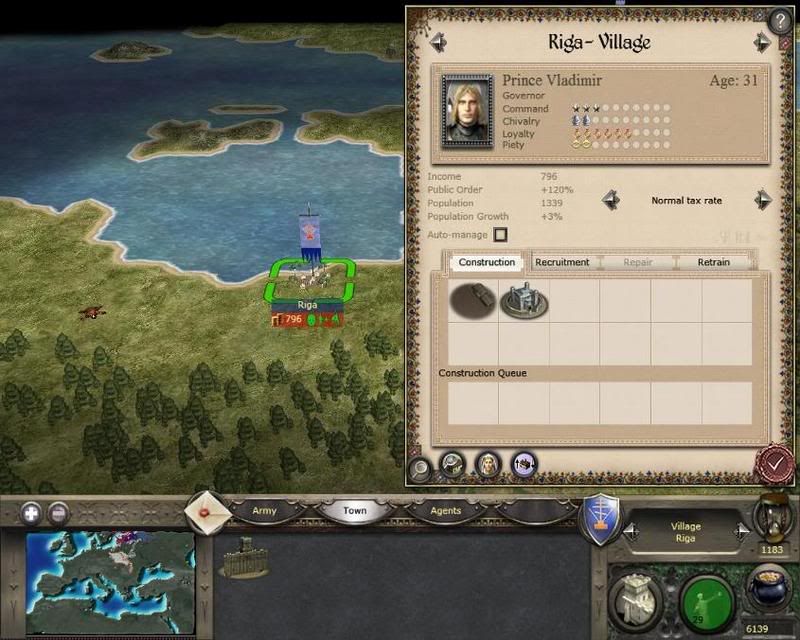The height and width of the screenshot is (640, 800).
Task: Go to the previous settlement with the title's left arrow
Action: (437, 42)
